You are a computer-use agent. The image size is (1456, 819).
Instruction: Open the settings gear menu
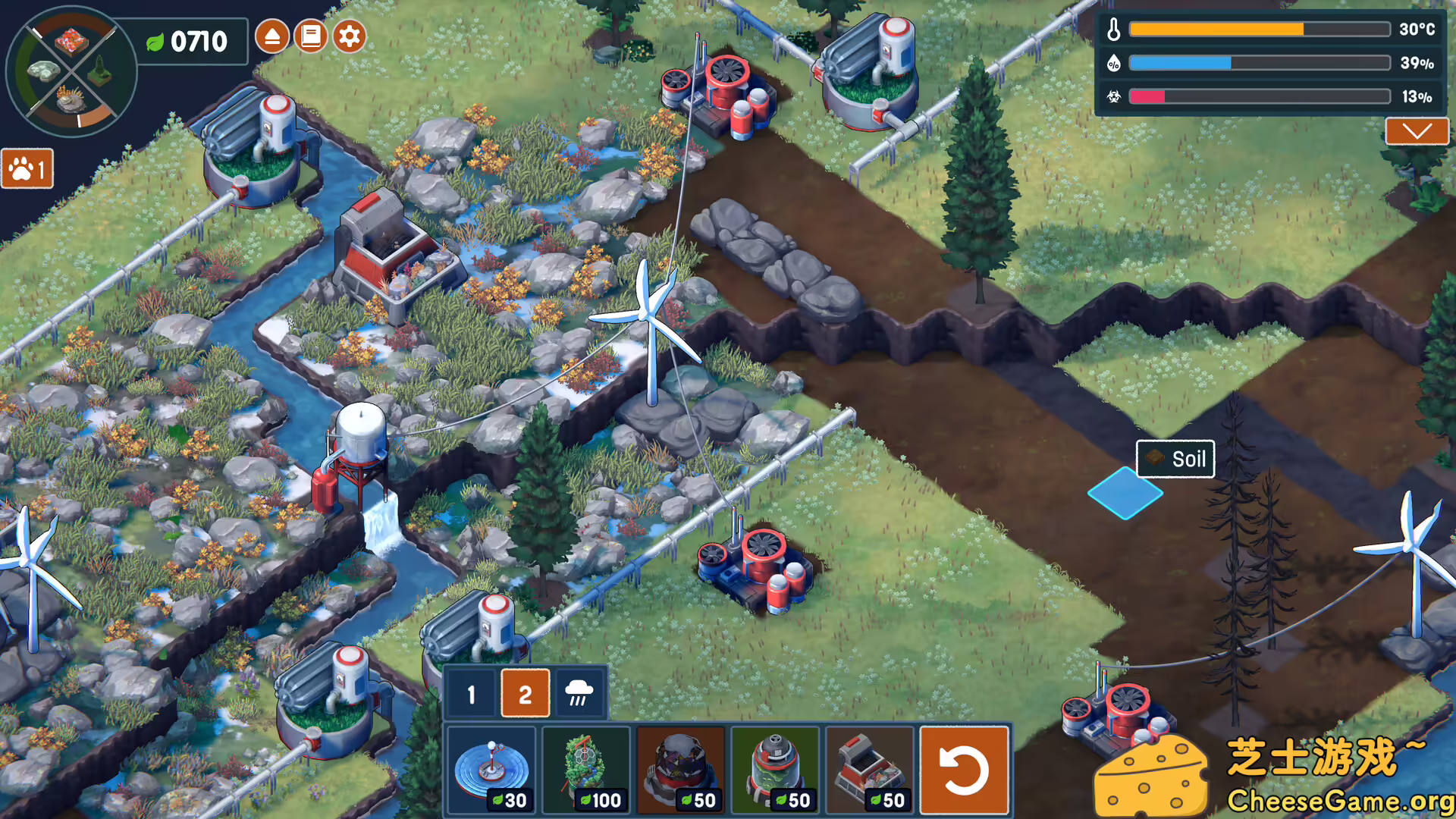point(350,36)
